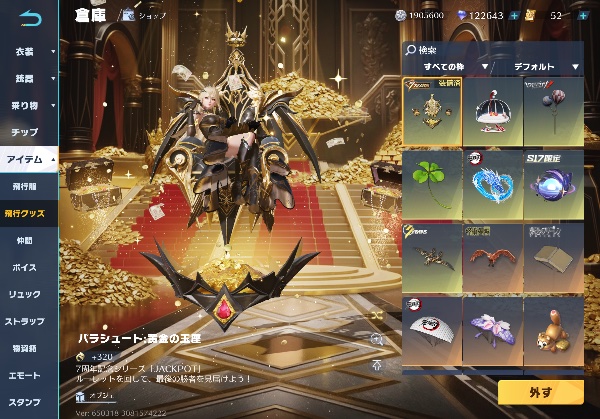The height and width of the screenshot is (419, 600).
Task: Open the スタンプ stamp category
Action: [x=25, y=402]
